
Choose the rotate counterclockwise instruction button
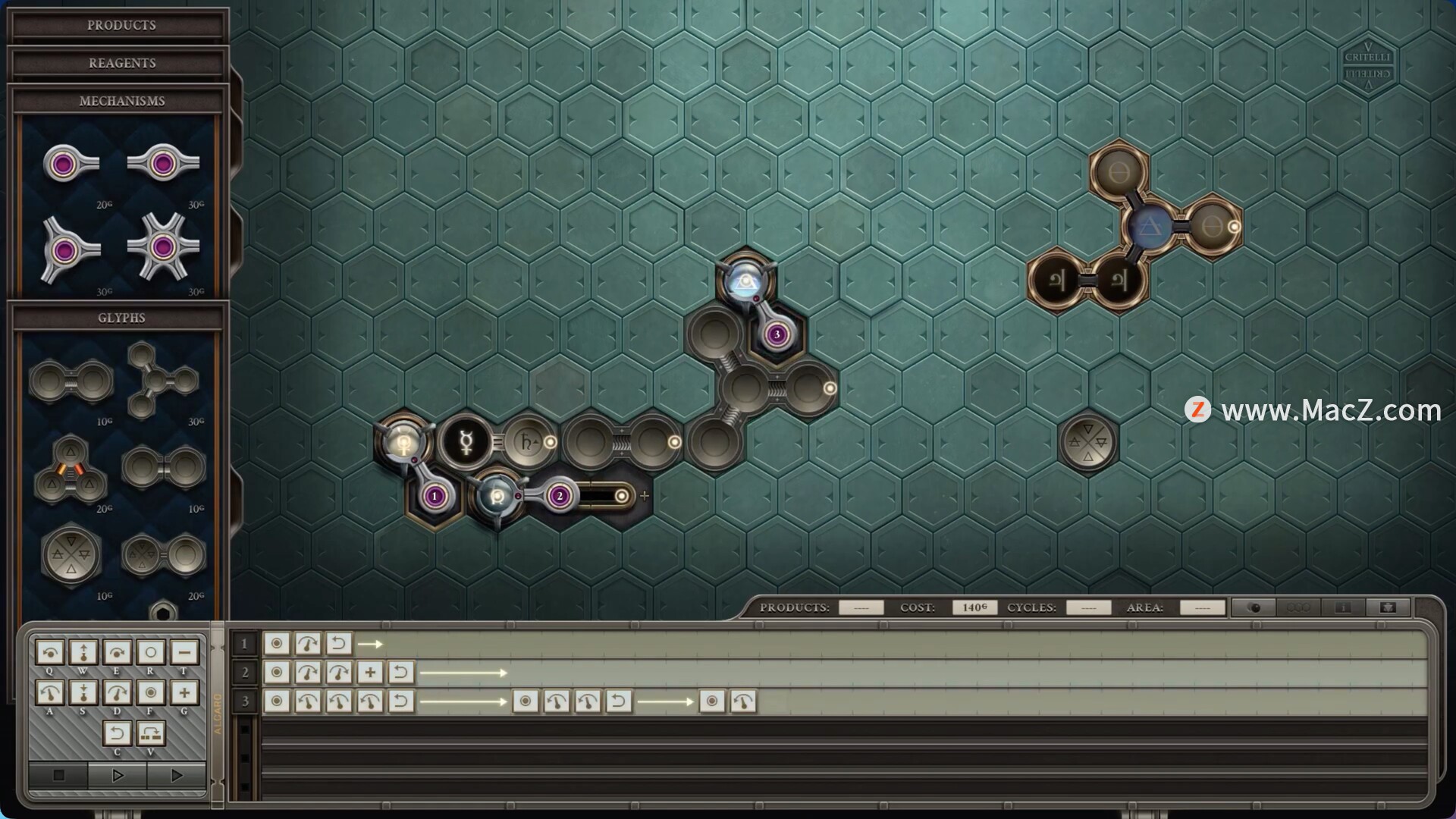(x=50, y=692)
